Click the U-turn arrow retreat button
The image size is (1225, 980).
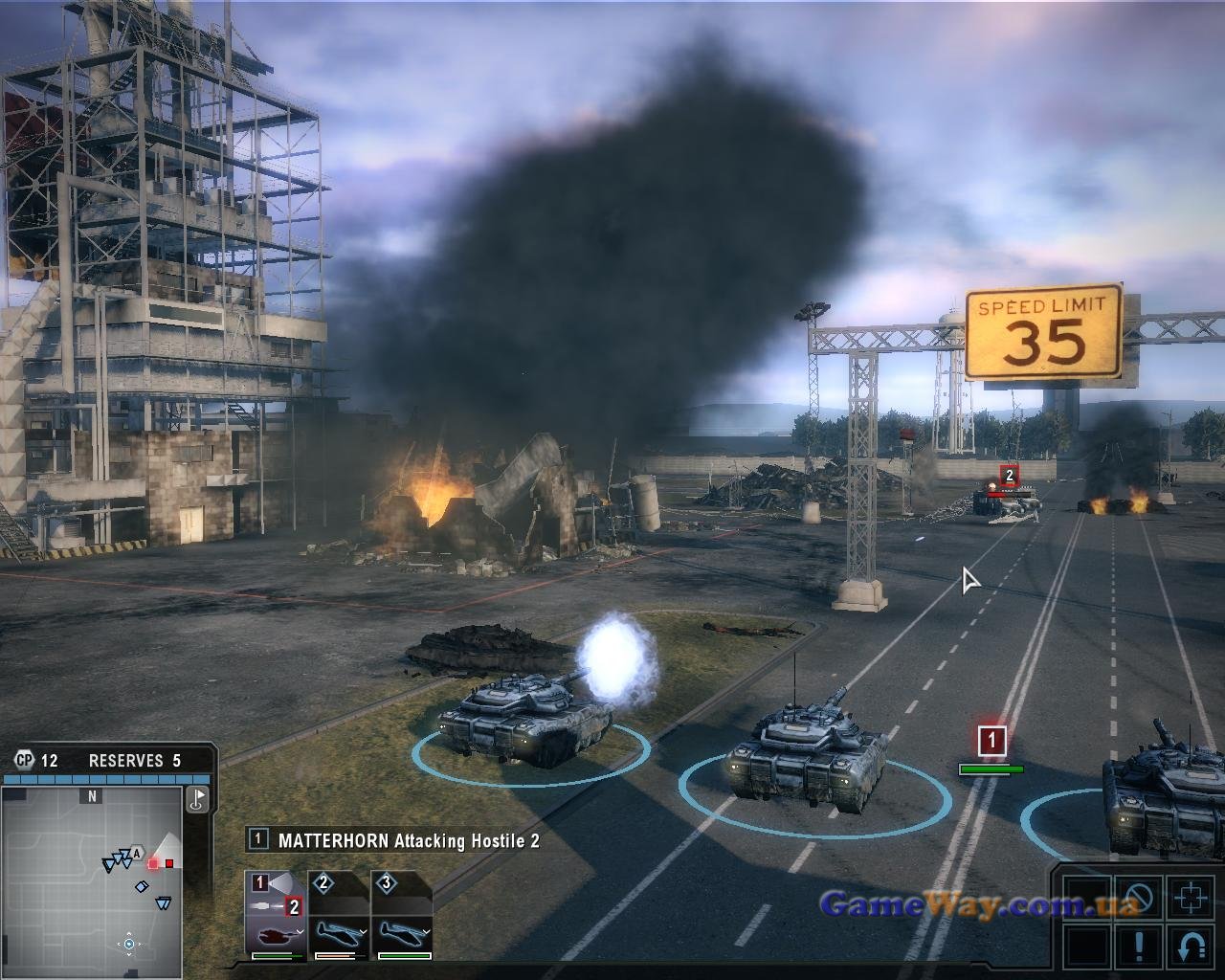click(x=1192, y=946)
